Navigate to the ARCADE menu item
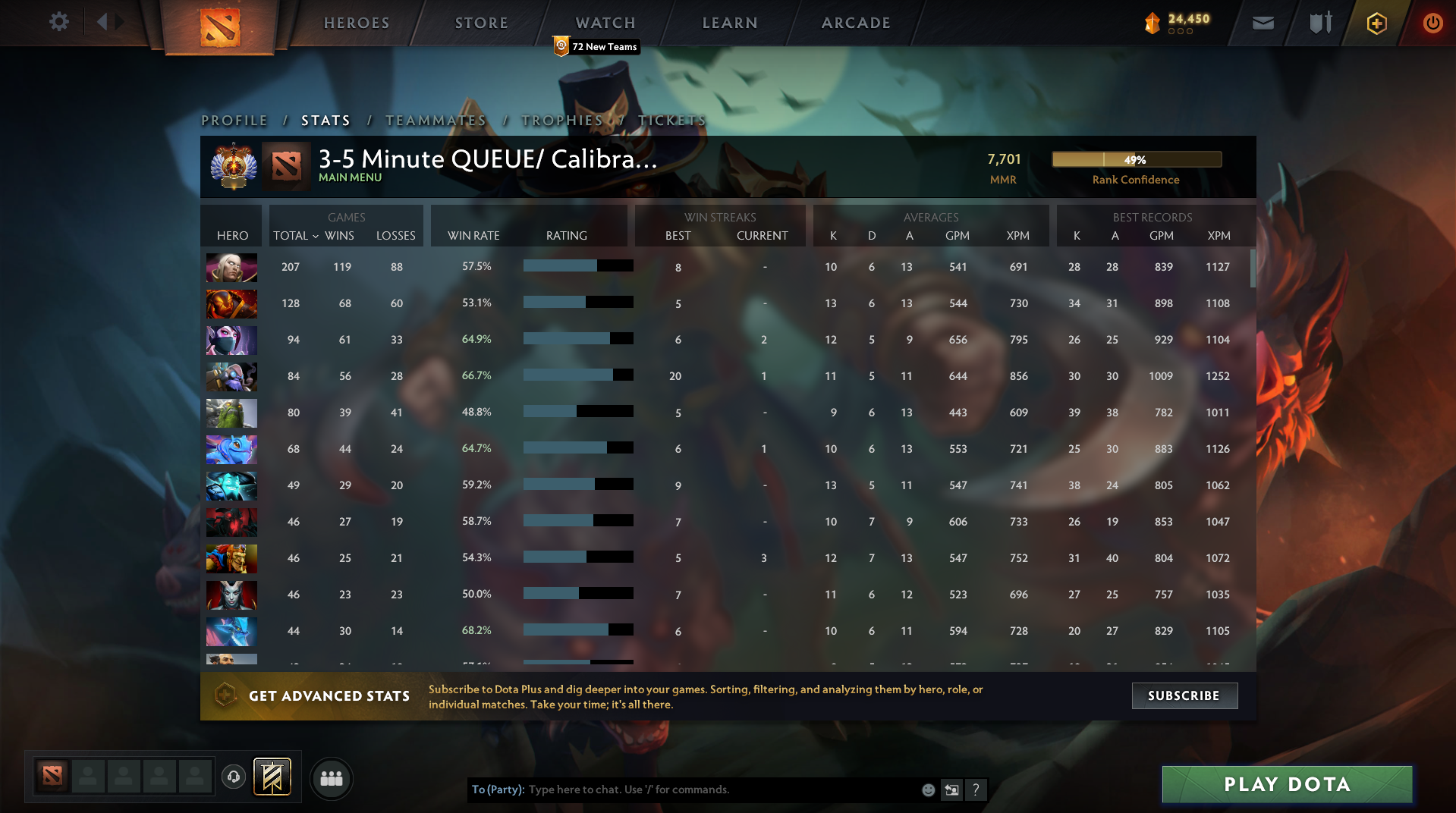Image resolution: width=1456 pixels, height=813 pixels. (x=856, y=23)
